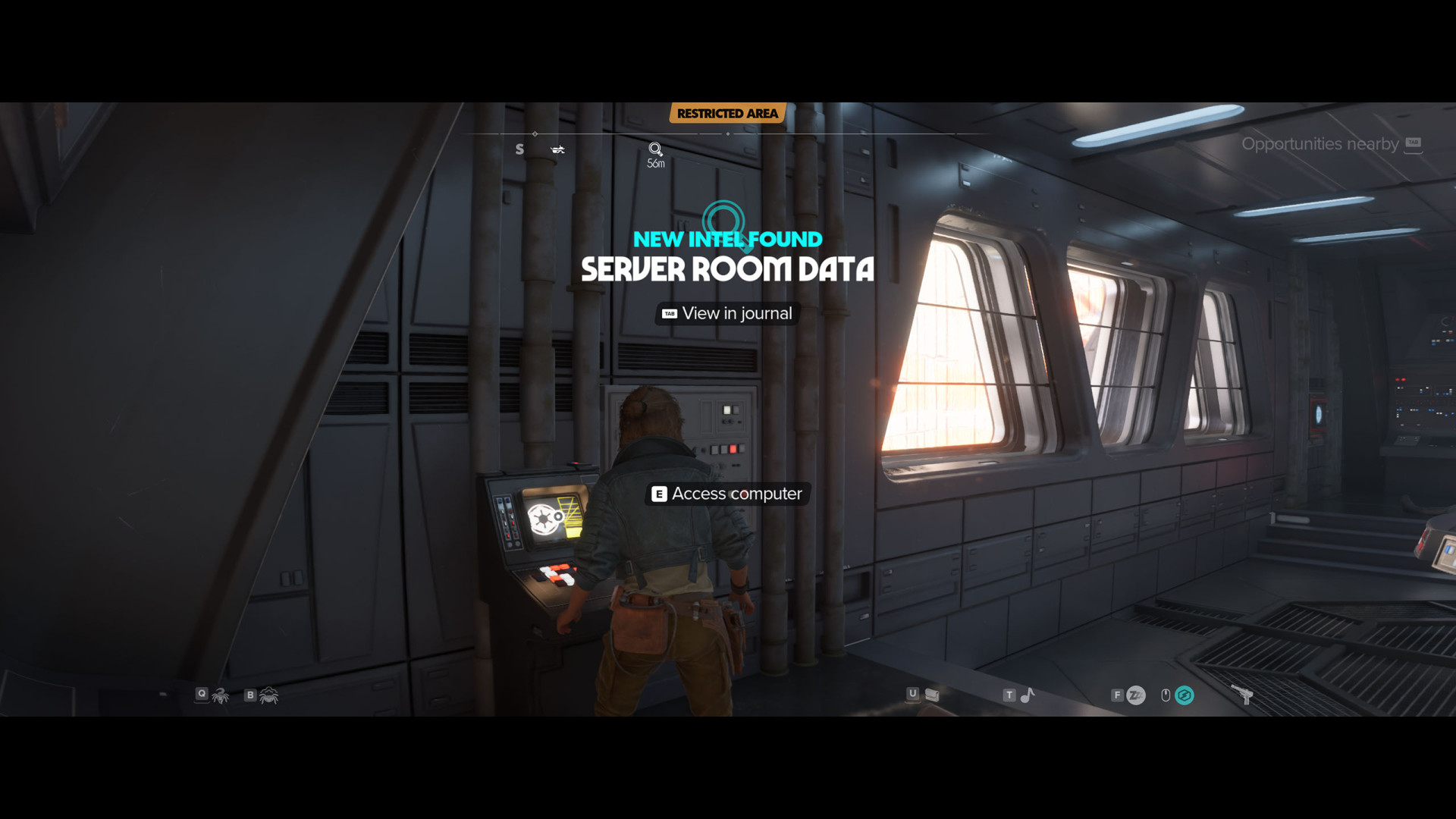Select the second Nix creature icon
Screen dimensions: 1456x819
click(268, 695)
